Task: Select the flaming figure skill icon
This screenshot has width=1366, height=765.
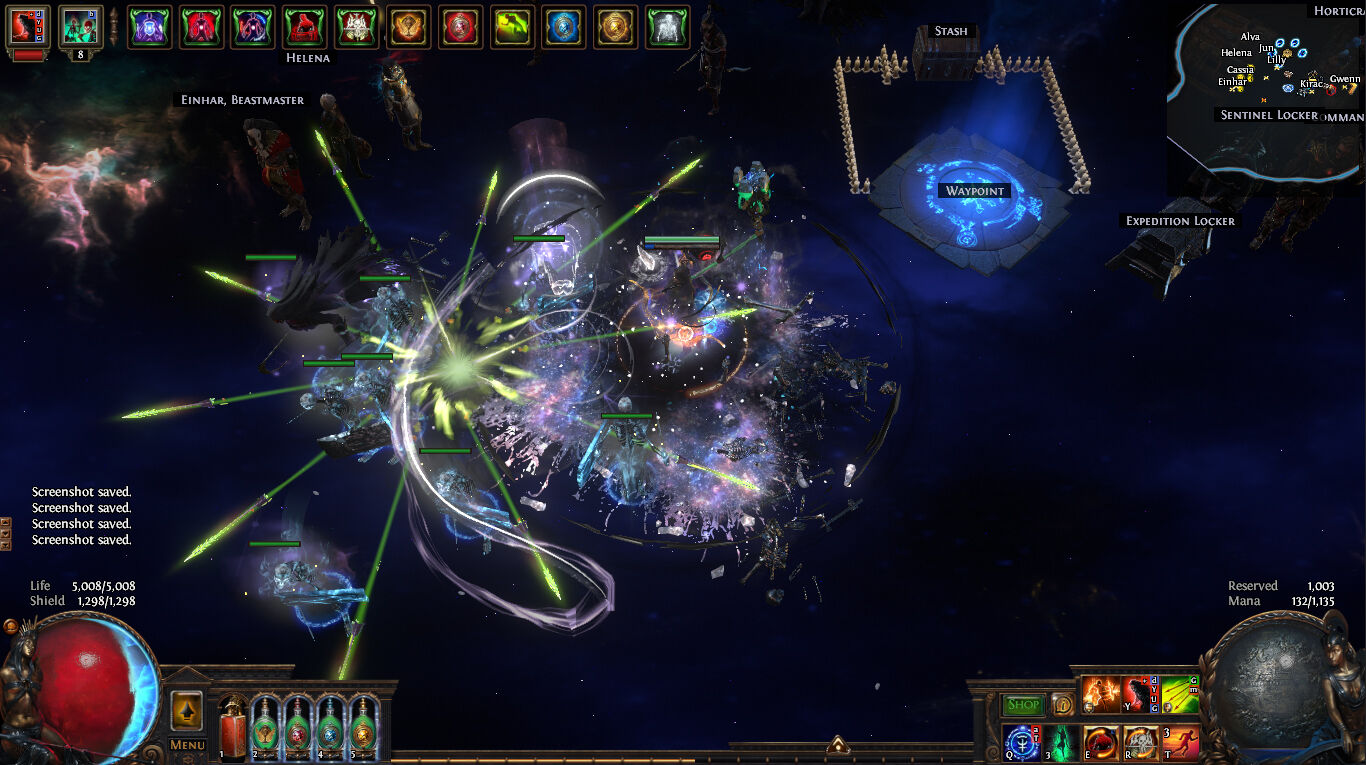Action: pyautogui.click(x=1101, y=694)
